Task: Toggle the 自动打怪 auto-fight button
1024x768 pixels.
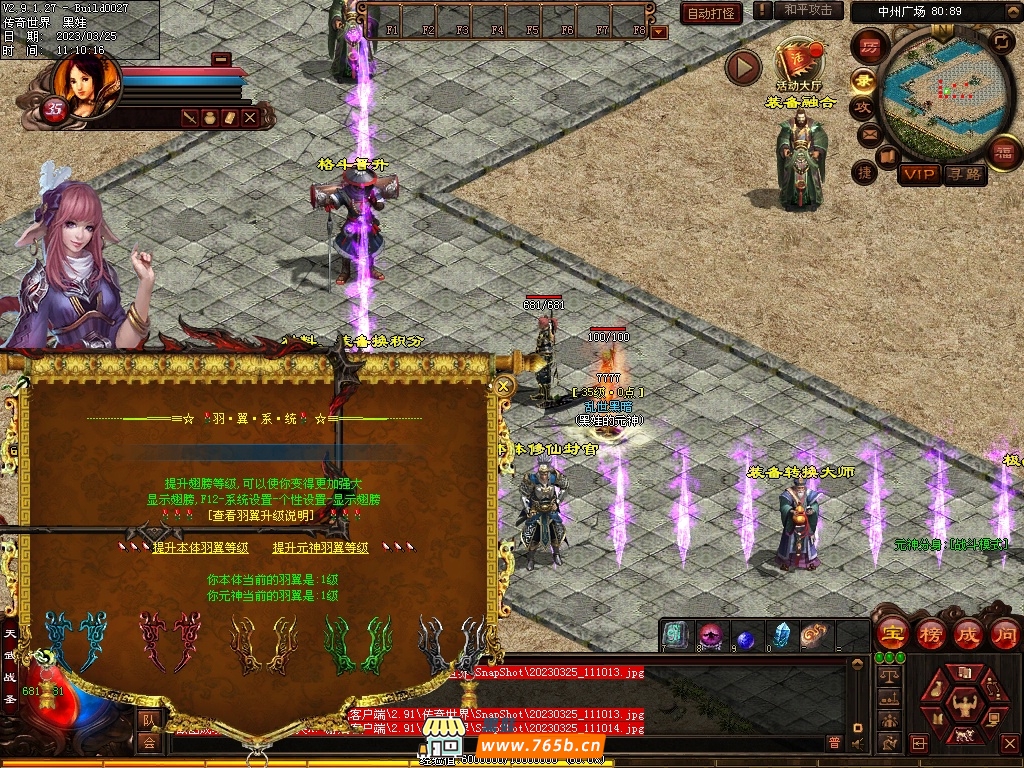Action: tap(711, 14)
